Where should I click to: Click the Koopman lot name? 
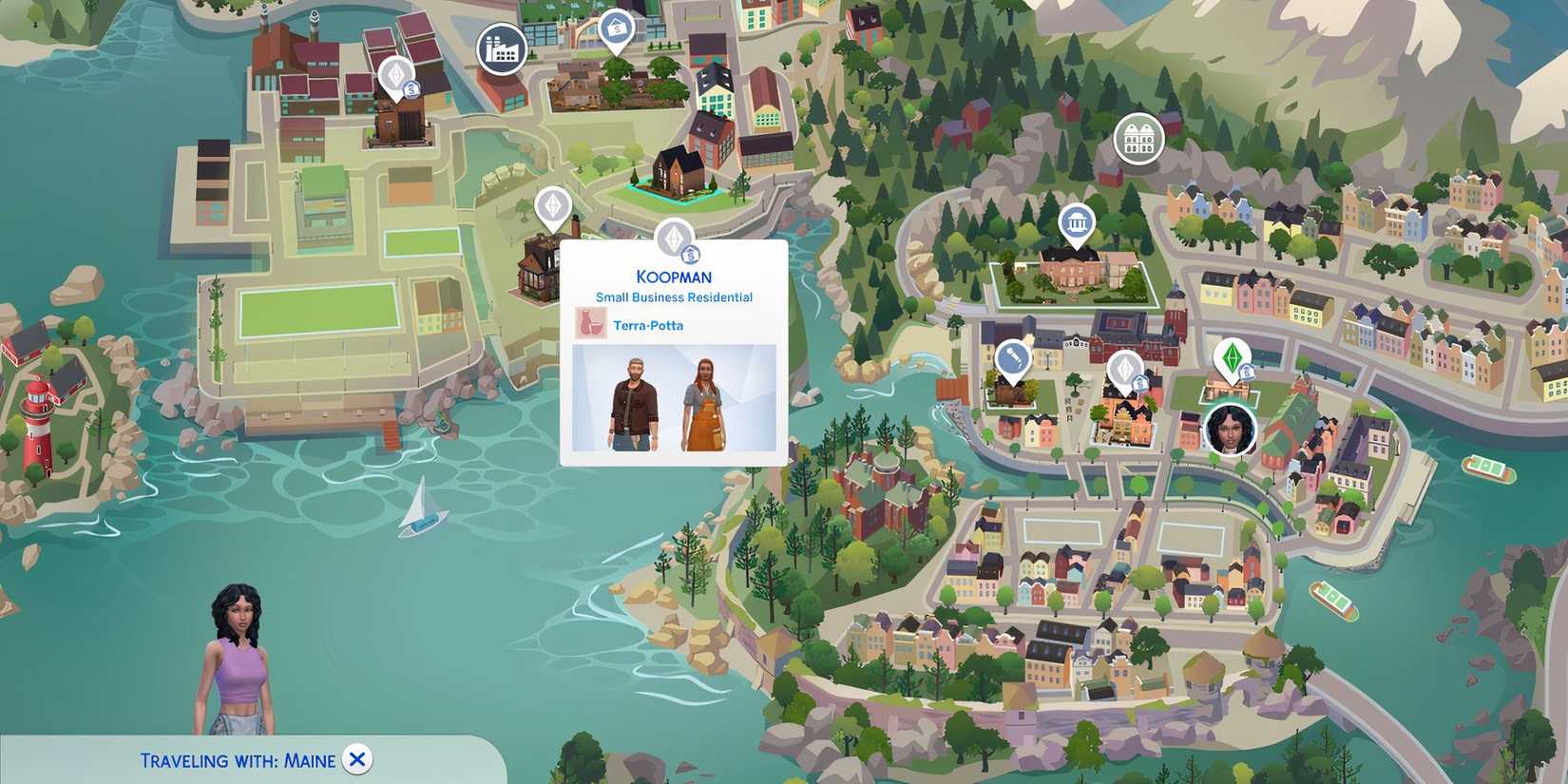coord(673,277)
